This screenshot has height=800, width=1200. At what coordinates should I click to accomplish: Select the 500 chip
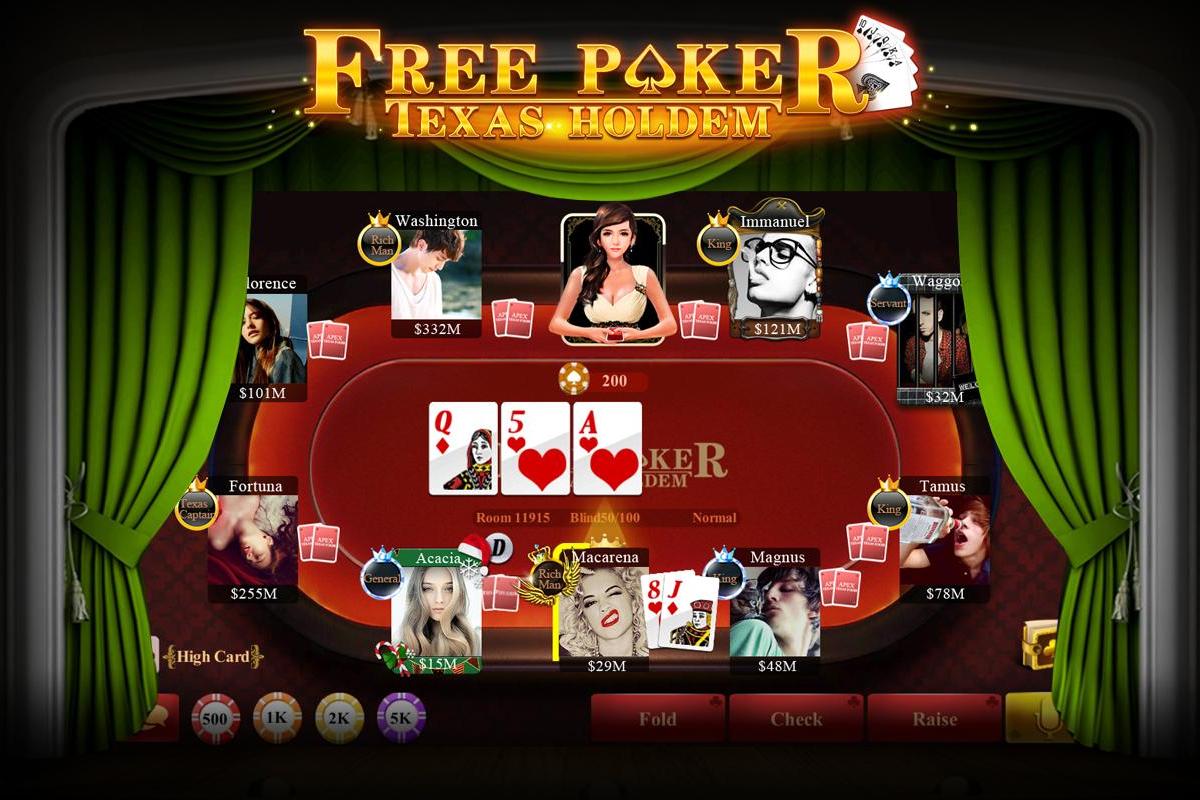(x=216, y=717)
